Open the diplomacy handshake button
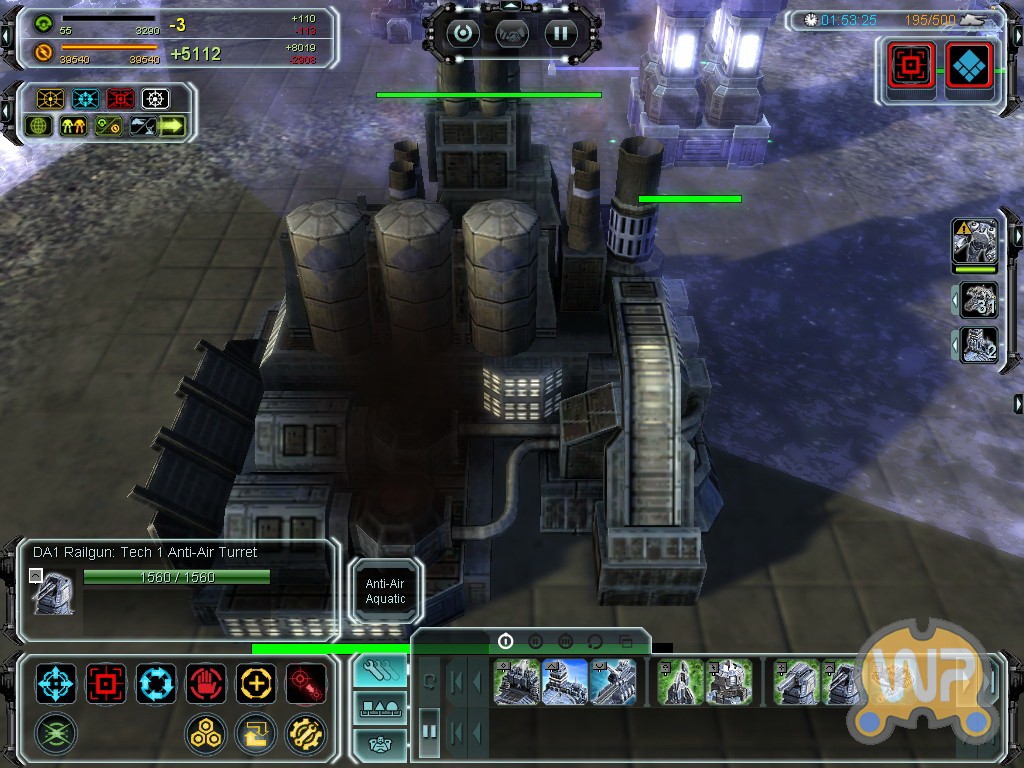The width and height of the screenshot is (1024, 768). point(512,33)
